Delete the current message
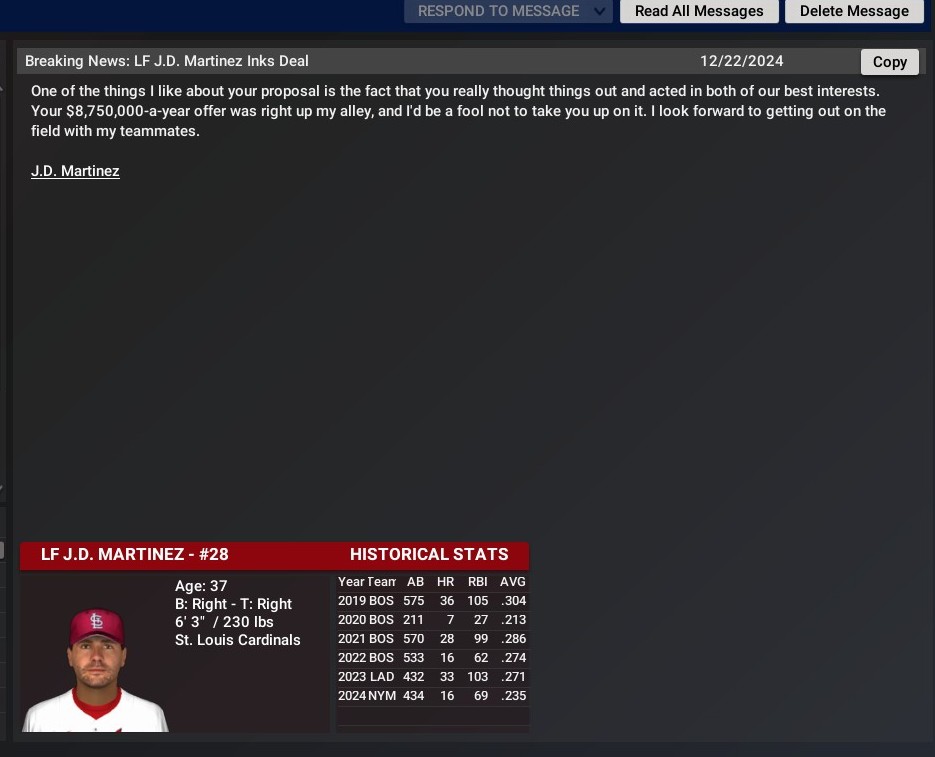 pos(854,11)
